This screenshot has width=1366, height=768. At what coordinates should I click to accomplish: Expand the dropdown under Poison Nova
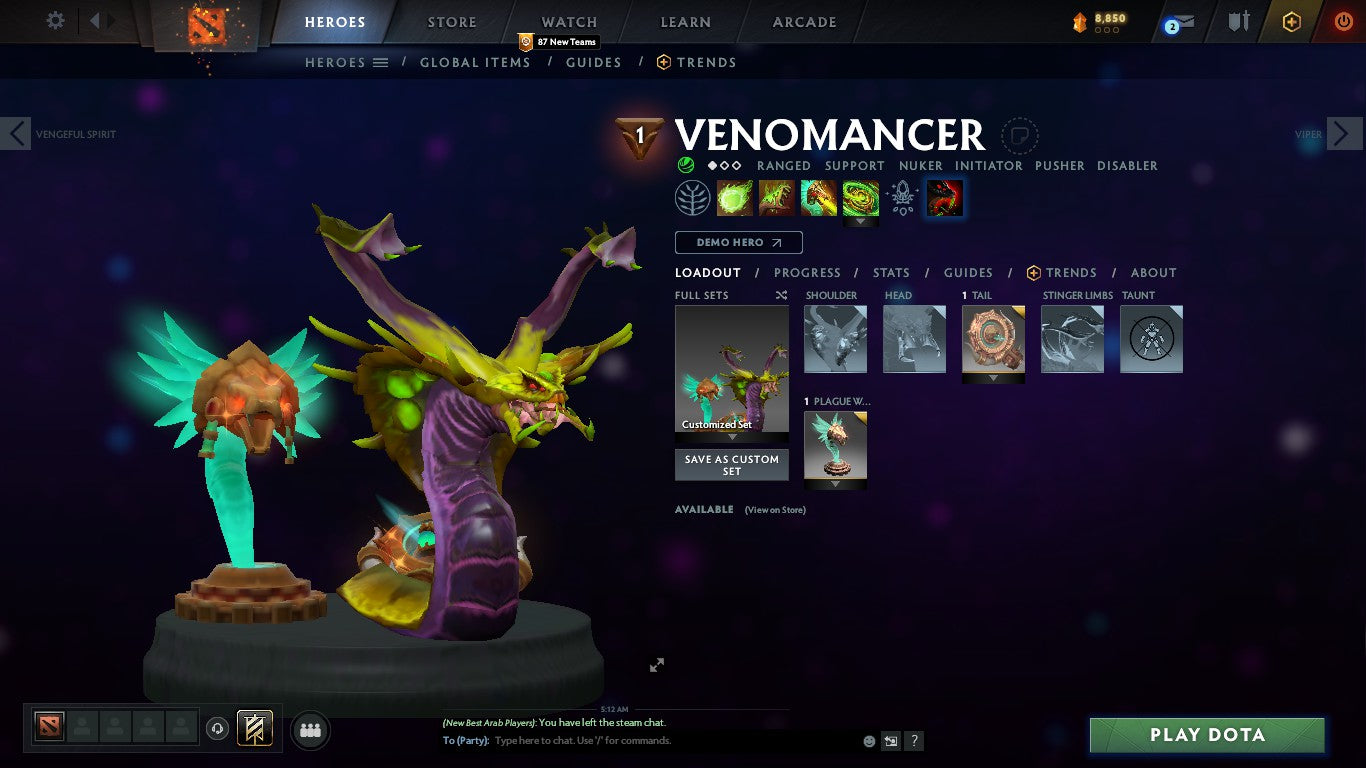[861, 221]
